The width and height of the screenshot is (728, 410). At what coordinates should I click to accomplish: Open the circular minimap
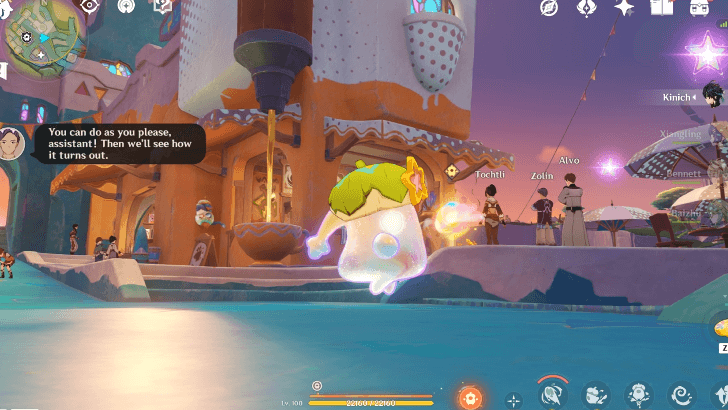coord(39,34)
